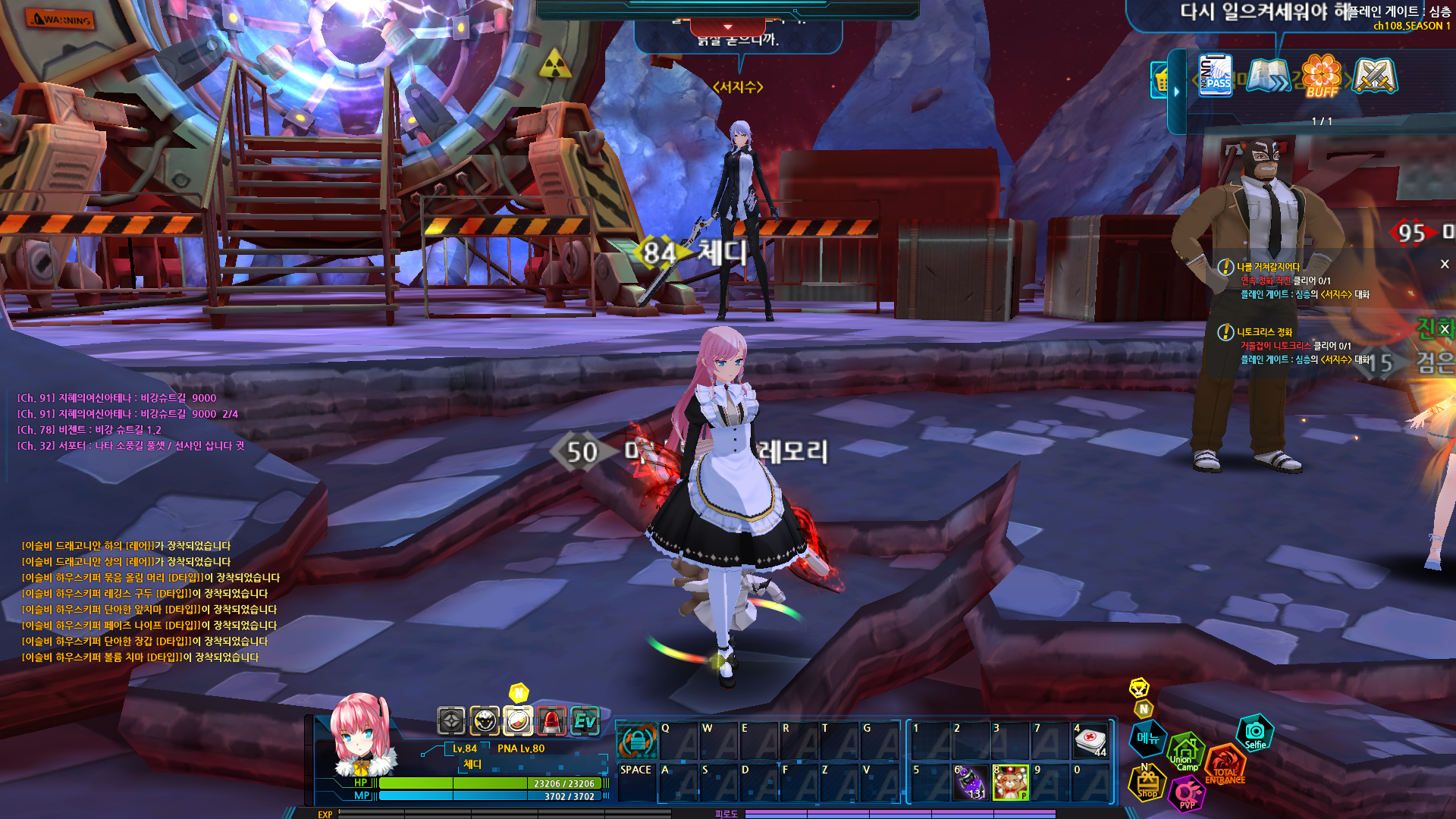This screenshot has width=1456, height=819.
Task: Select the 니토크리스 정화 quest tracker entry
Action: click(1265, 332)
